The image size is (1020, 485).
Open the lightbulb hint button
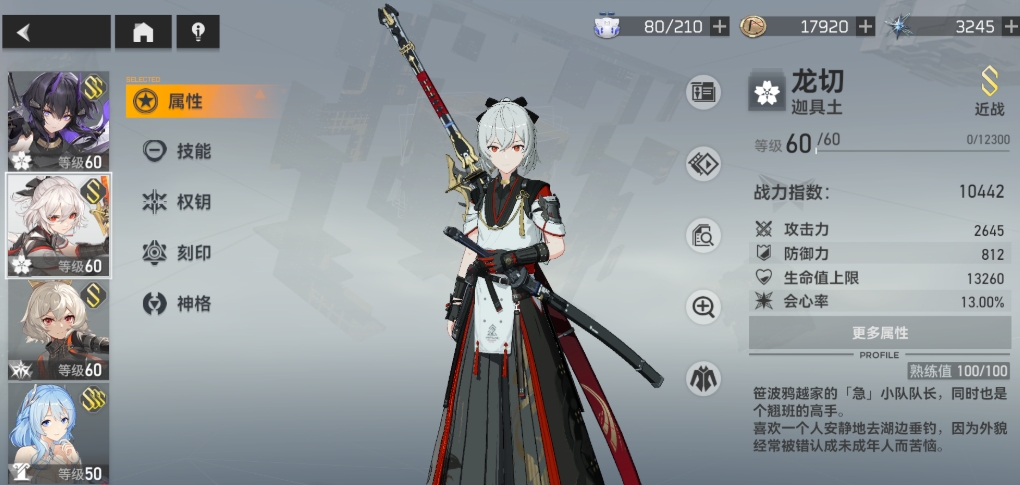coord(198,32)
